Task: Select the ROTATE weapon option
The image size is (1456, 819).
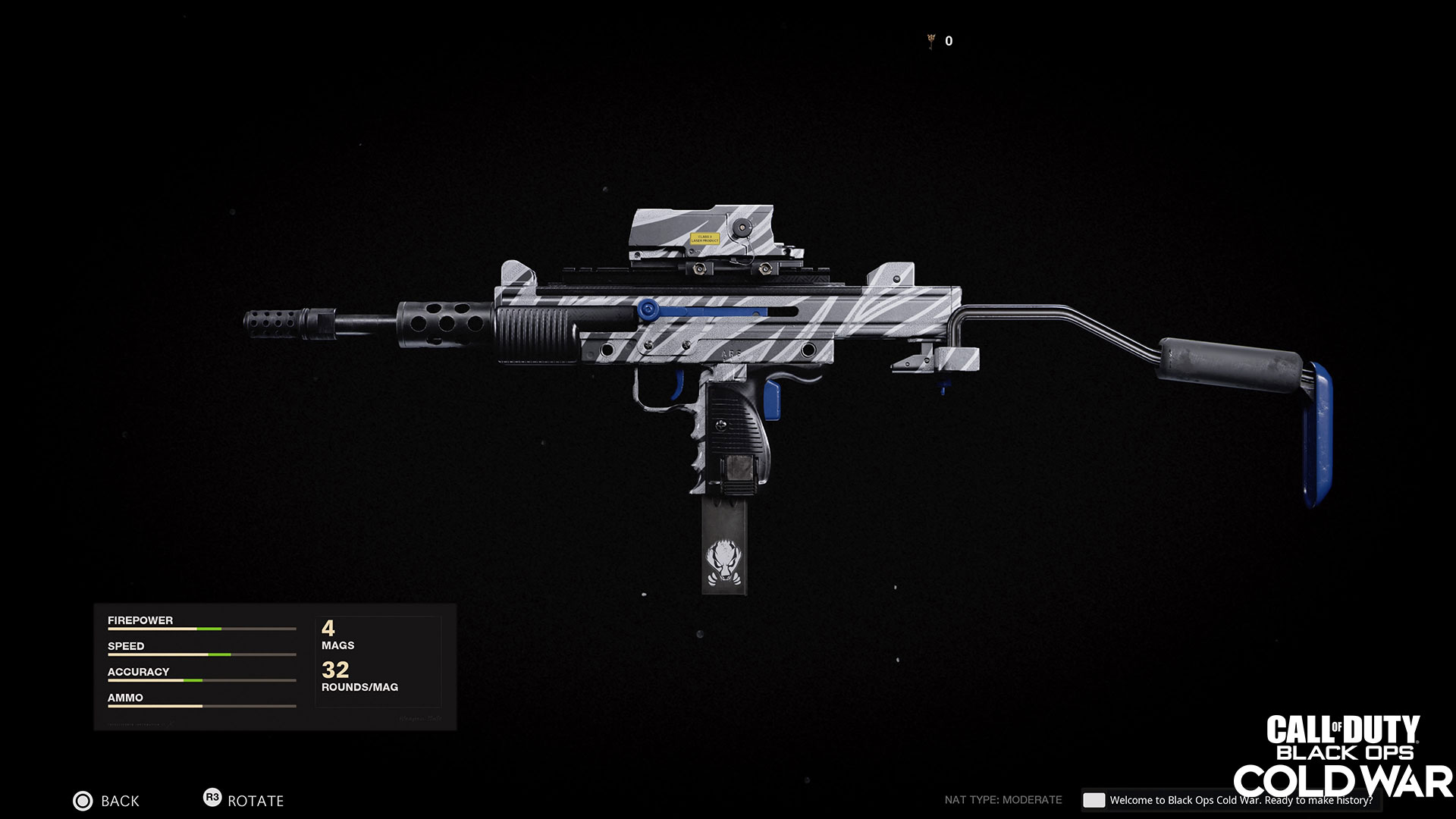Action: coord(243,800)
